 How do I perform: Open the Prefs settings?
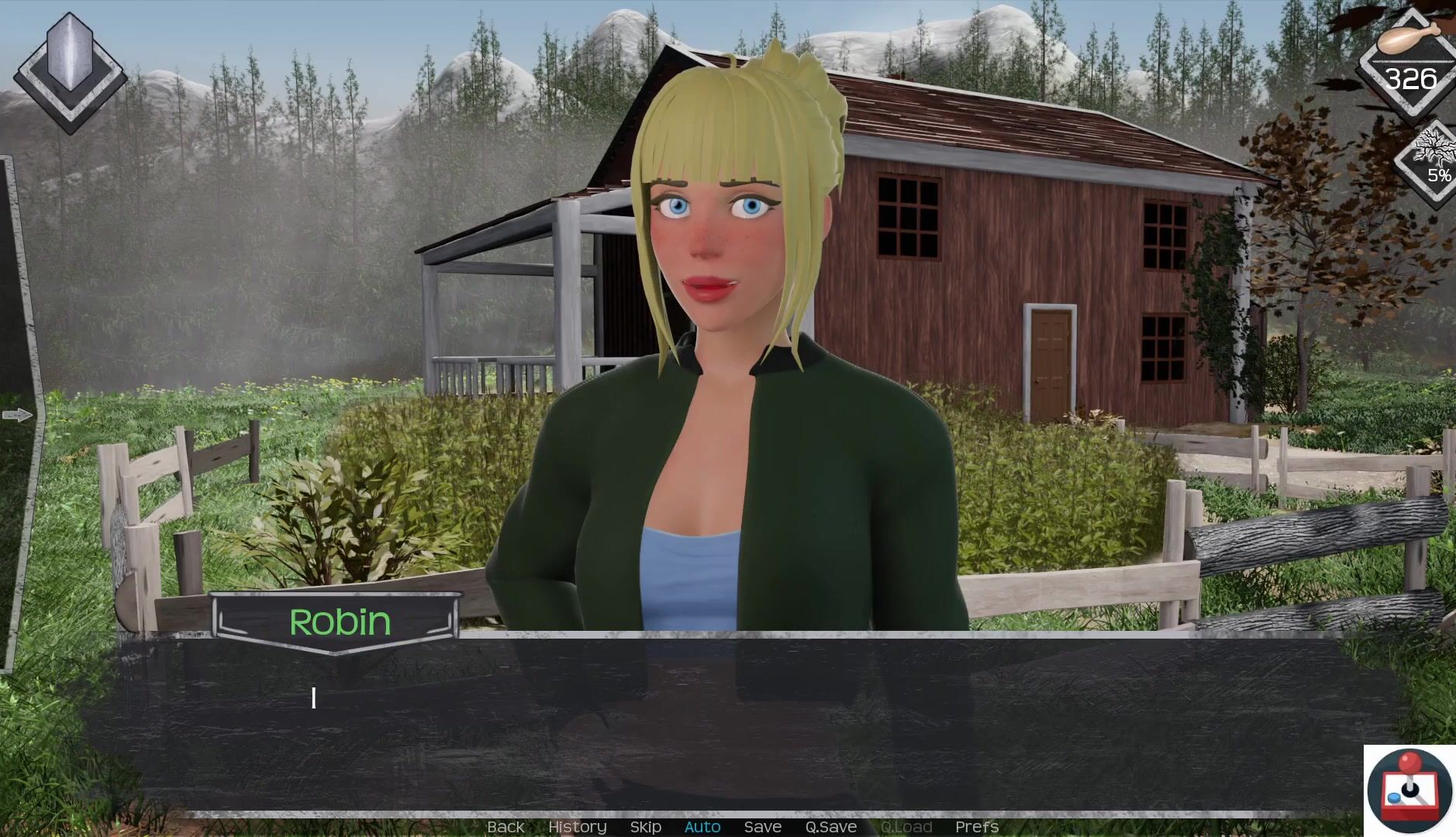point(976,827)
